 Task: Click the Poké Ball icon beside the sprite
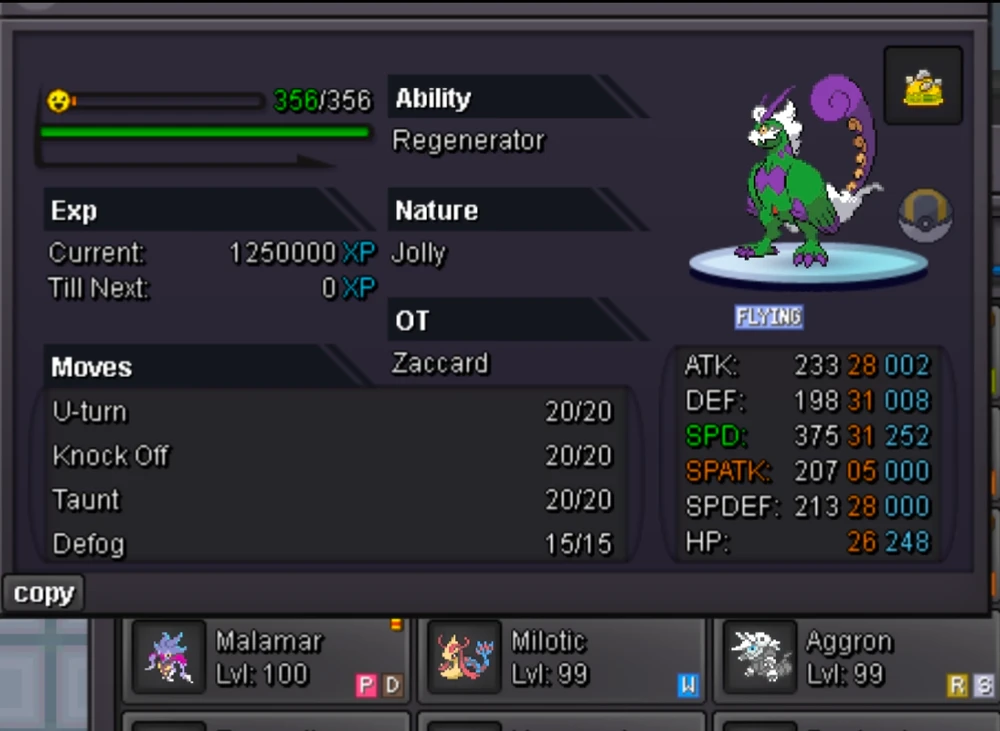pos(925,216)
